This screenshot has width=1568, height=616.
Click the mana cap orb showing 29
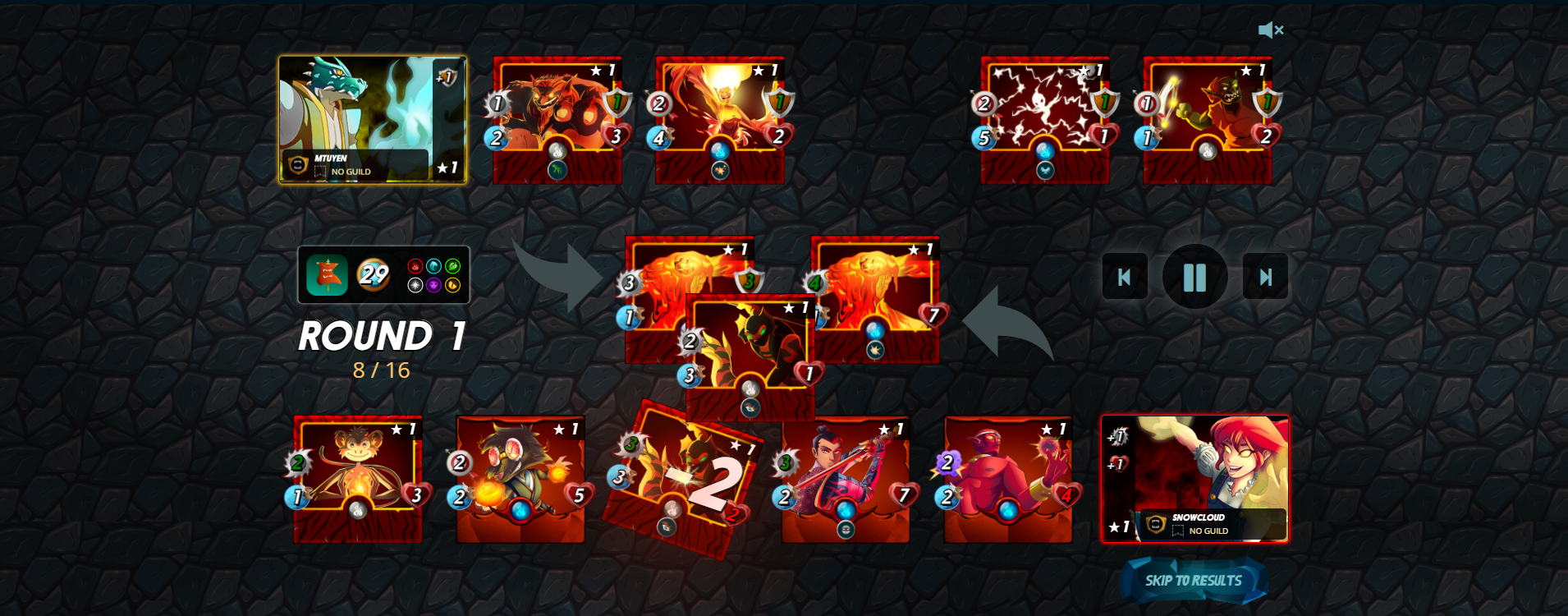click(374, 274)
